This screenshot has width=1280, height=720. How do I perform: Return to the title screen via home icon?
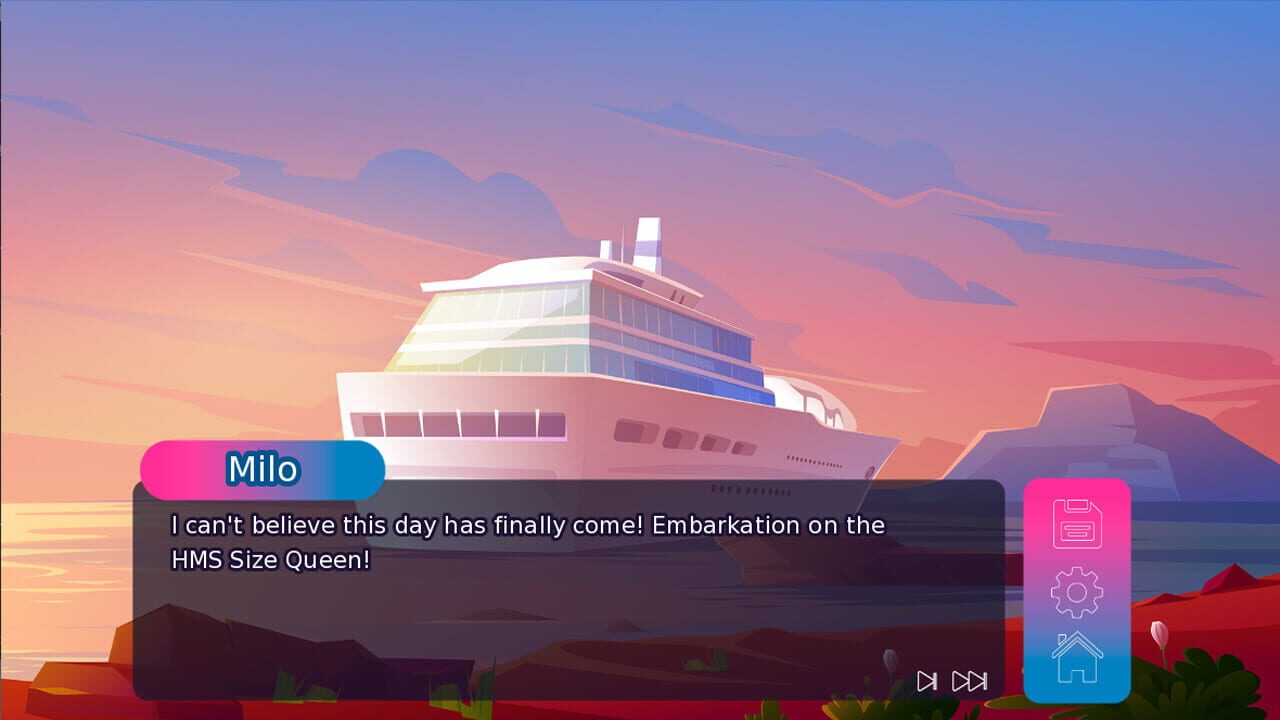click(1075, 662)
